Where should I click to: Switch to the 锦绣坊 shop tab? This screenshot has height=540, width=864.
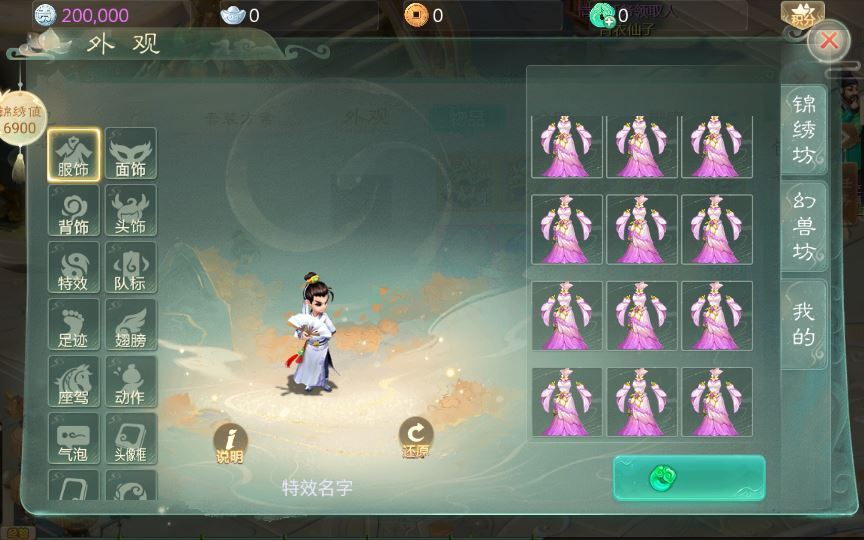tap(804, 130)
